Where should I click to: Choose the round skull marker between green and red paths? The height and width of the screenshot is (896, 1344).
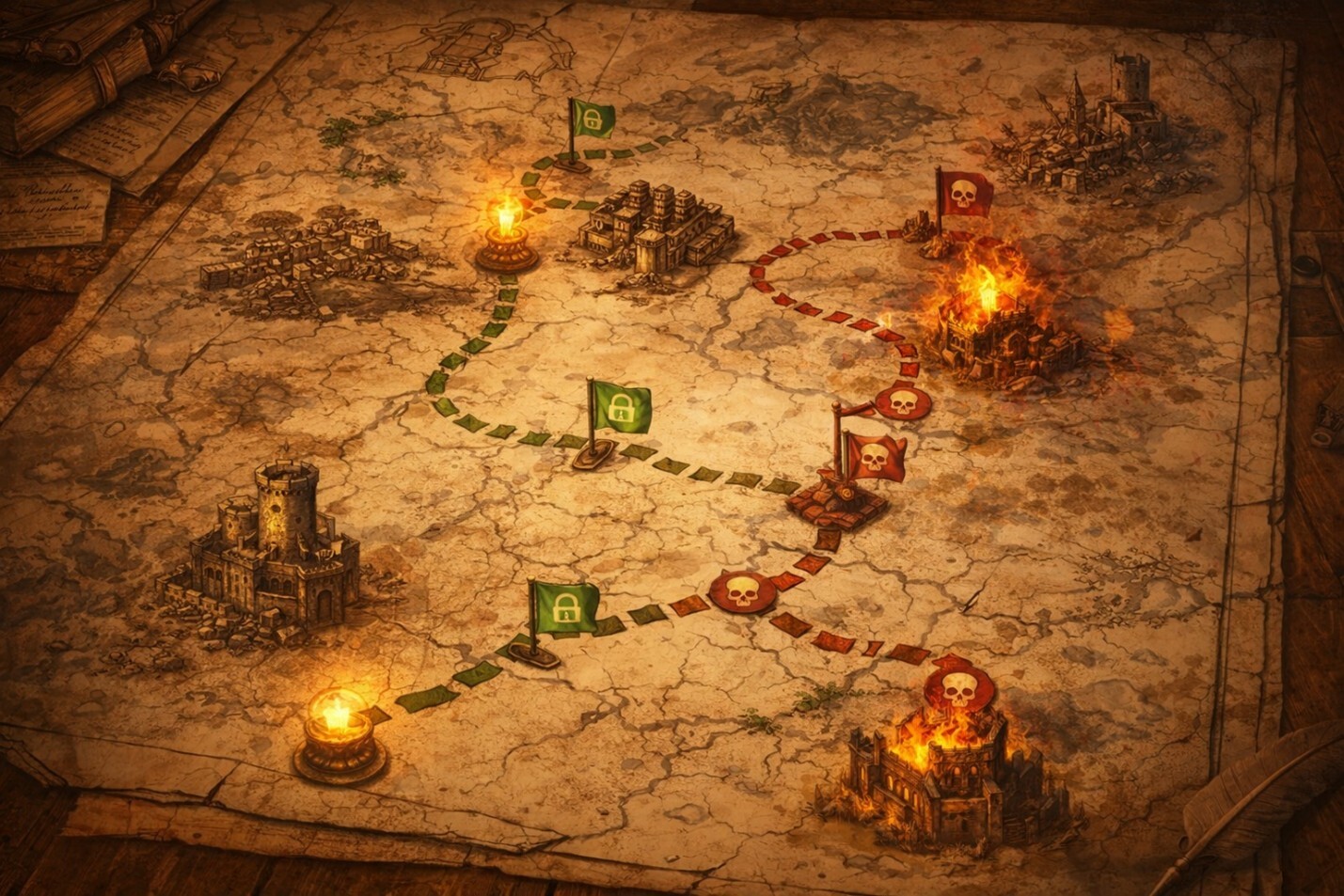[742, 592]
